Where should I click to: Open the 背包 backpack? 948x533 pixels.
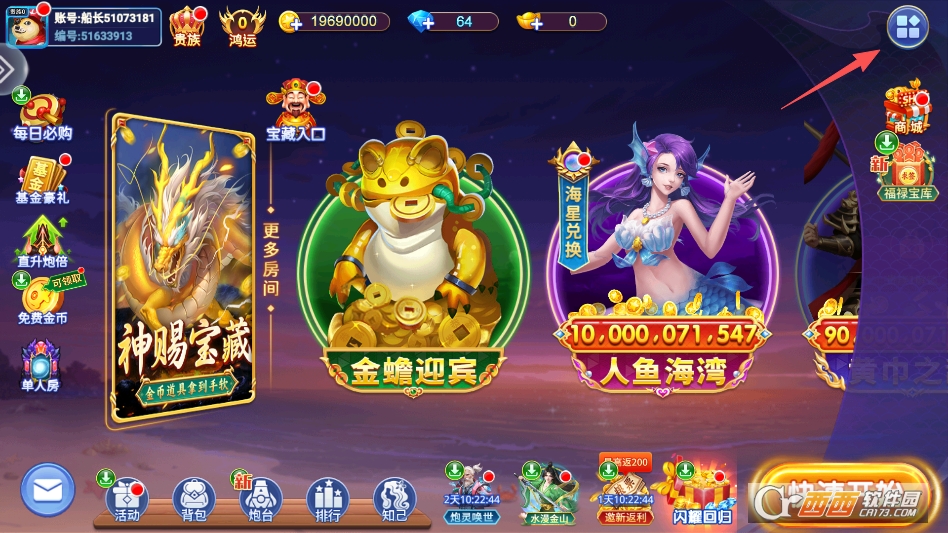(x=194, y=499)
